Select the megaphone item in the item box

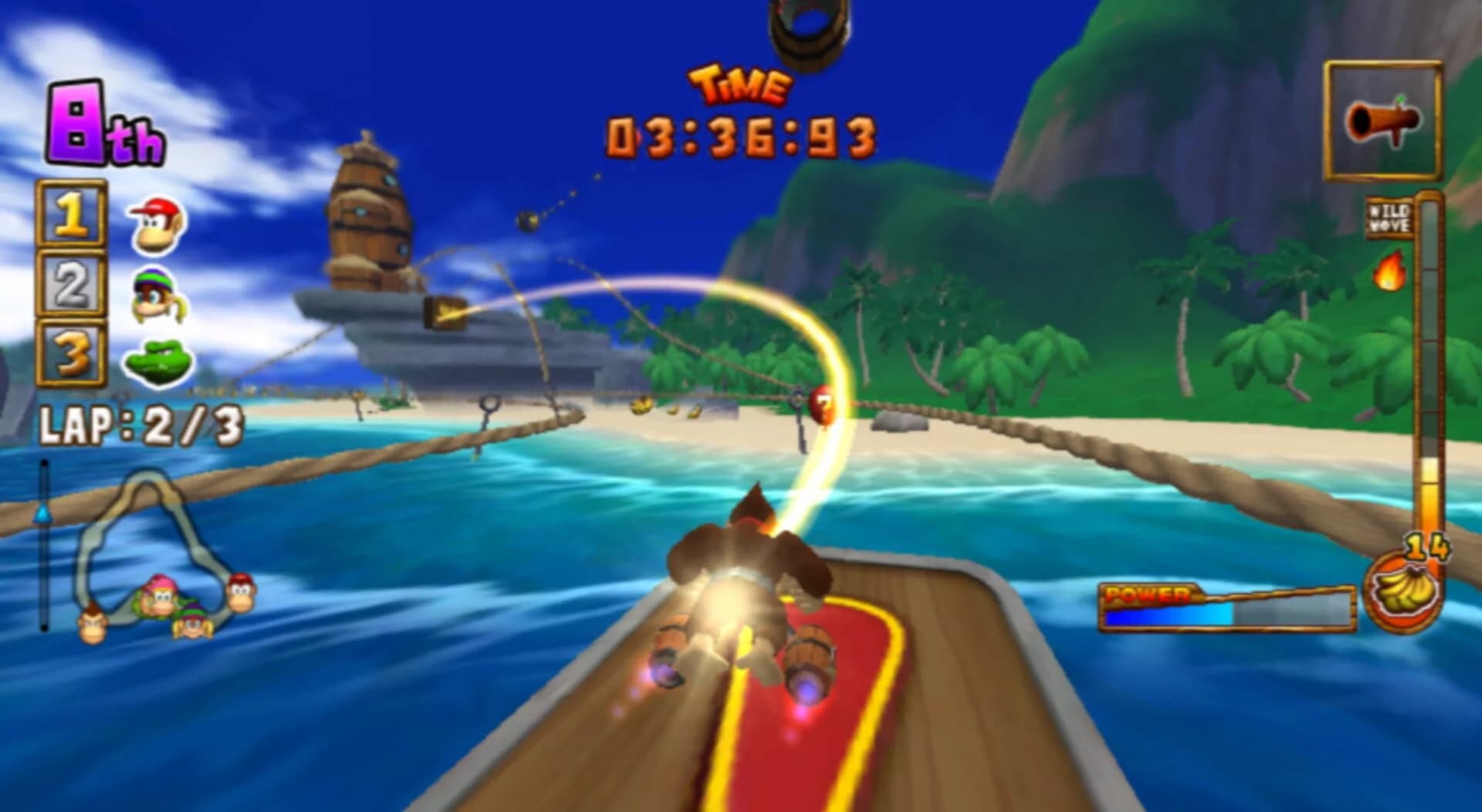pyautogui.click(x=1384, y=120)
